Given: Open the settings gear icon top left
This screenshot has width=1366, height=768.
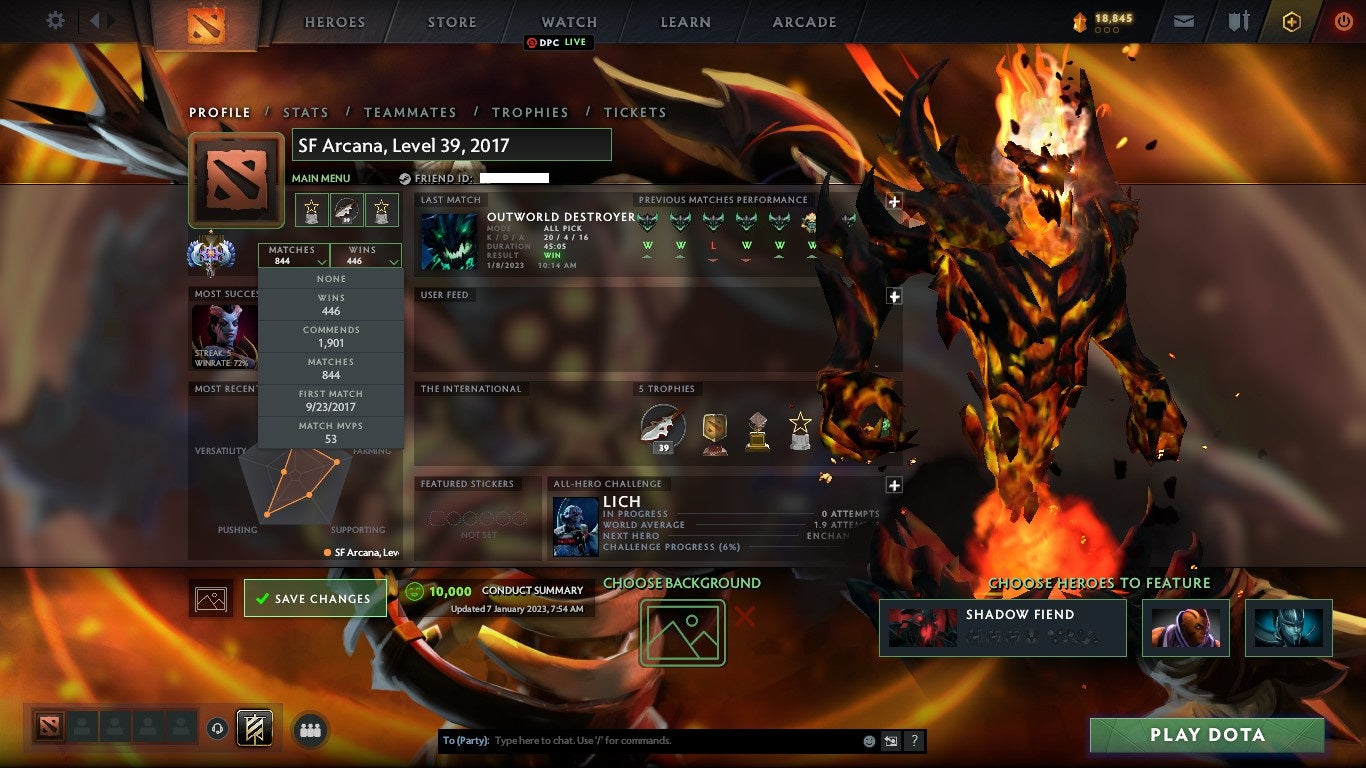Looking at the screenshot, I should tap(55, 19).
